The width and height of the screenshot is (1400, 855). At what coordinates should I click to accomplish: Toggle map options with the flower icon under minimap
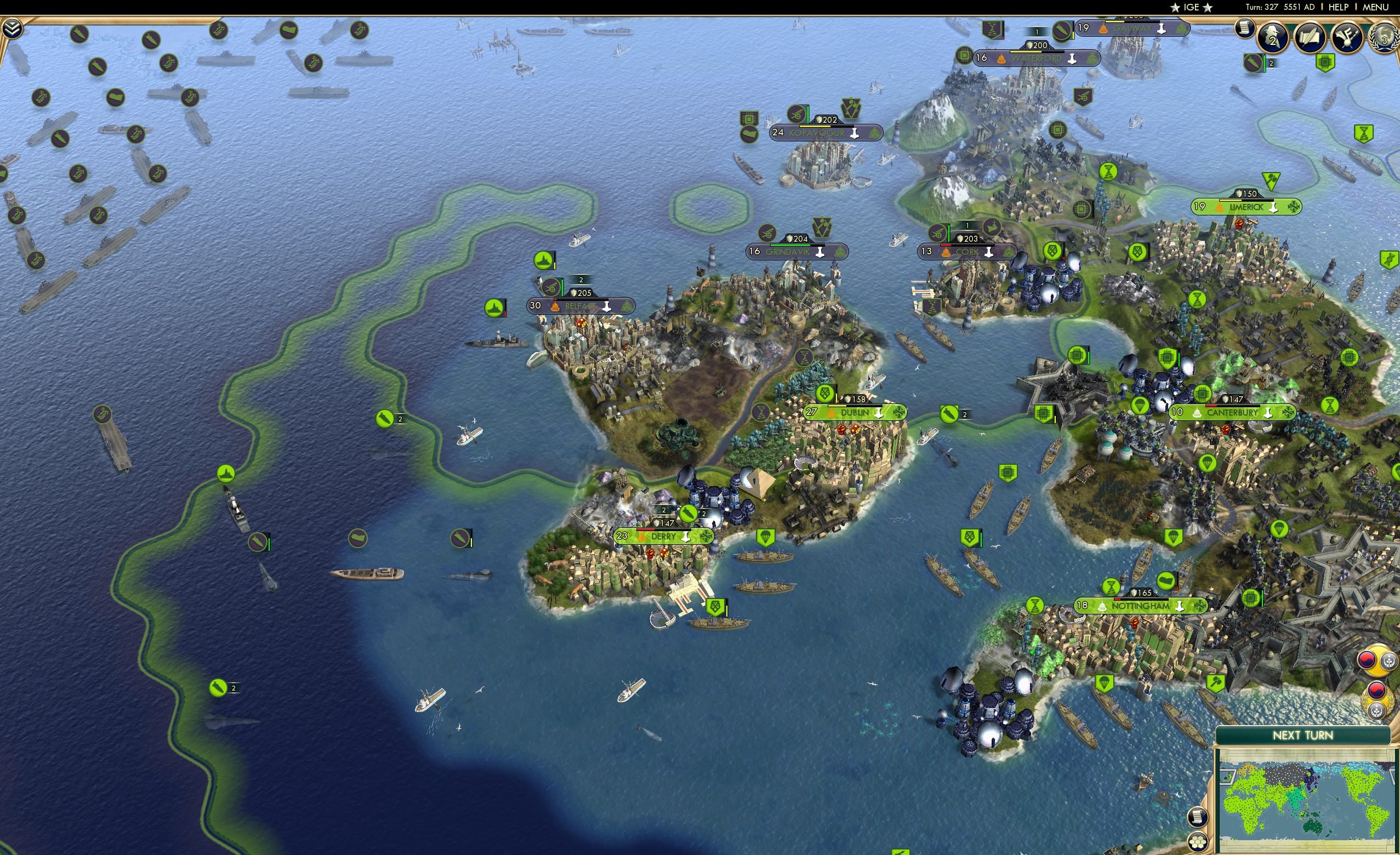(1198, 843)
